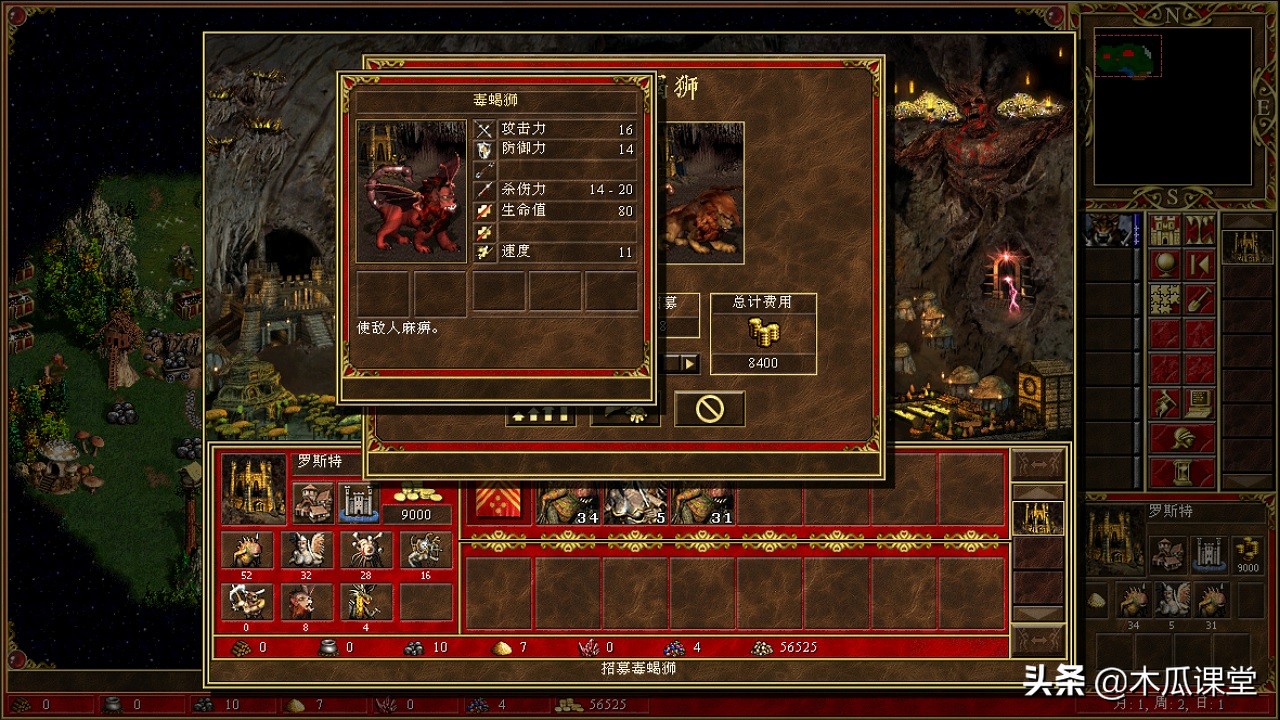Screen dimensions: 1280x720
Task: Open the town hall building icon
Action: click(x=313, y=502)
